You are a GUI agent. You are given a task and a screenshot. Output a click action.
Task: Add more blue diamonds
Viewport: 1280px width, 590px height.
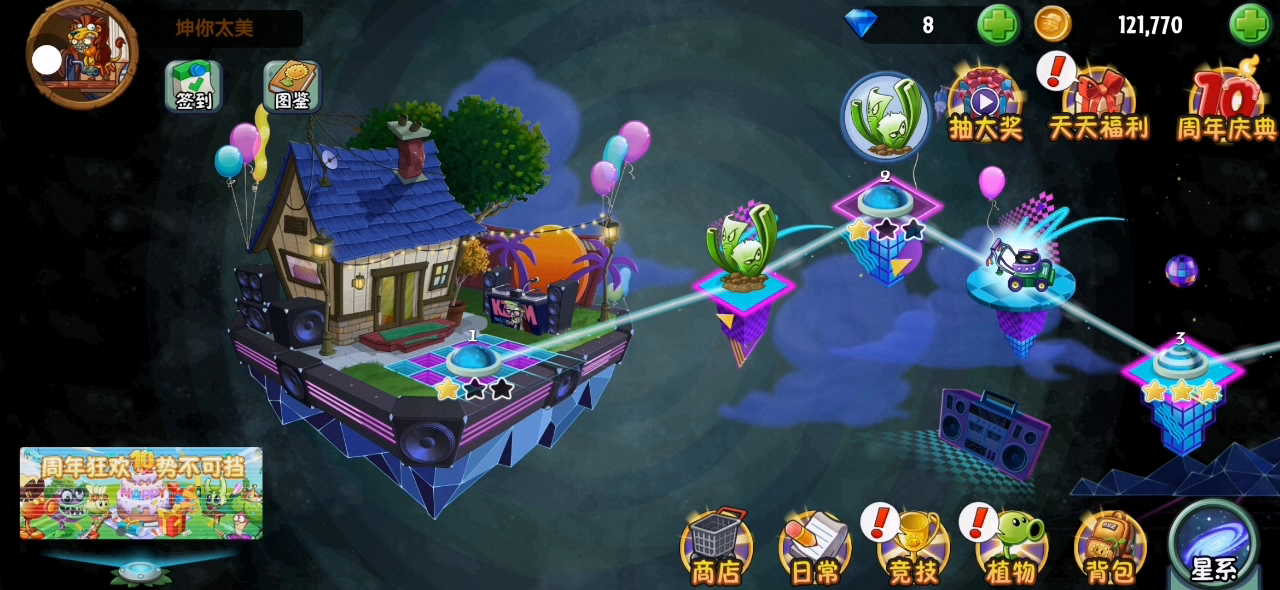click(x=997, y=24)
